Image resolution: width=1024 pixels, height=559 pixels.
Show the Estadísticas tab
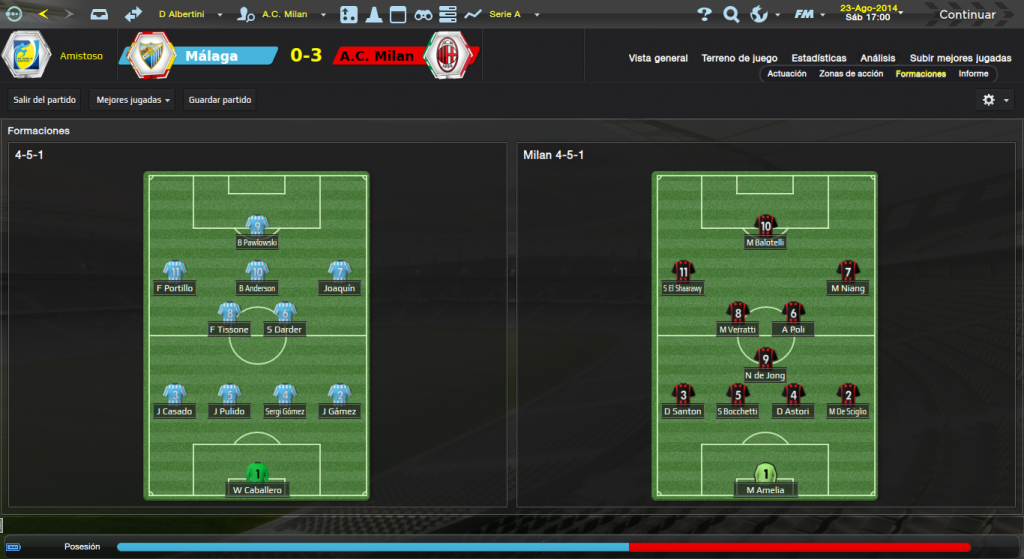(818, 58)
